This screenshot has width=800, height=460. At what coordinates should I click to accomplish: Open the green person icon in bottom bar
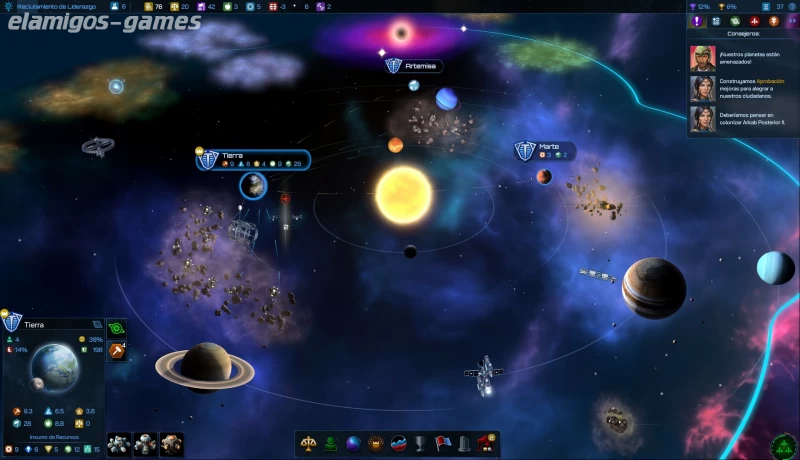pos(331,443)
